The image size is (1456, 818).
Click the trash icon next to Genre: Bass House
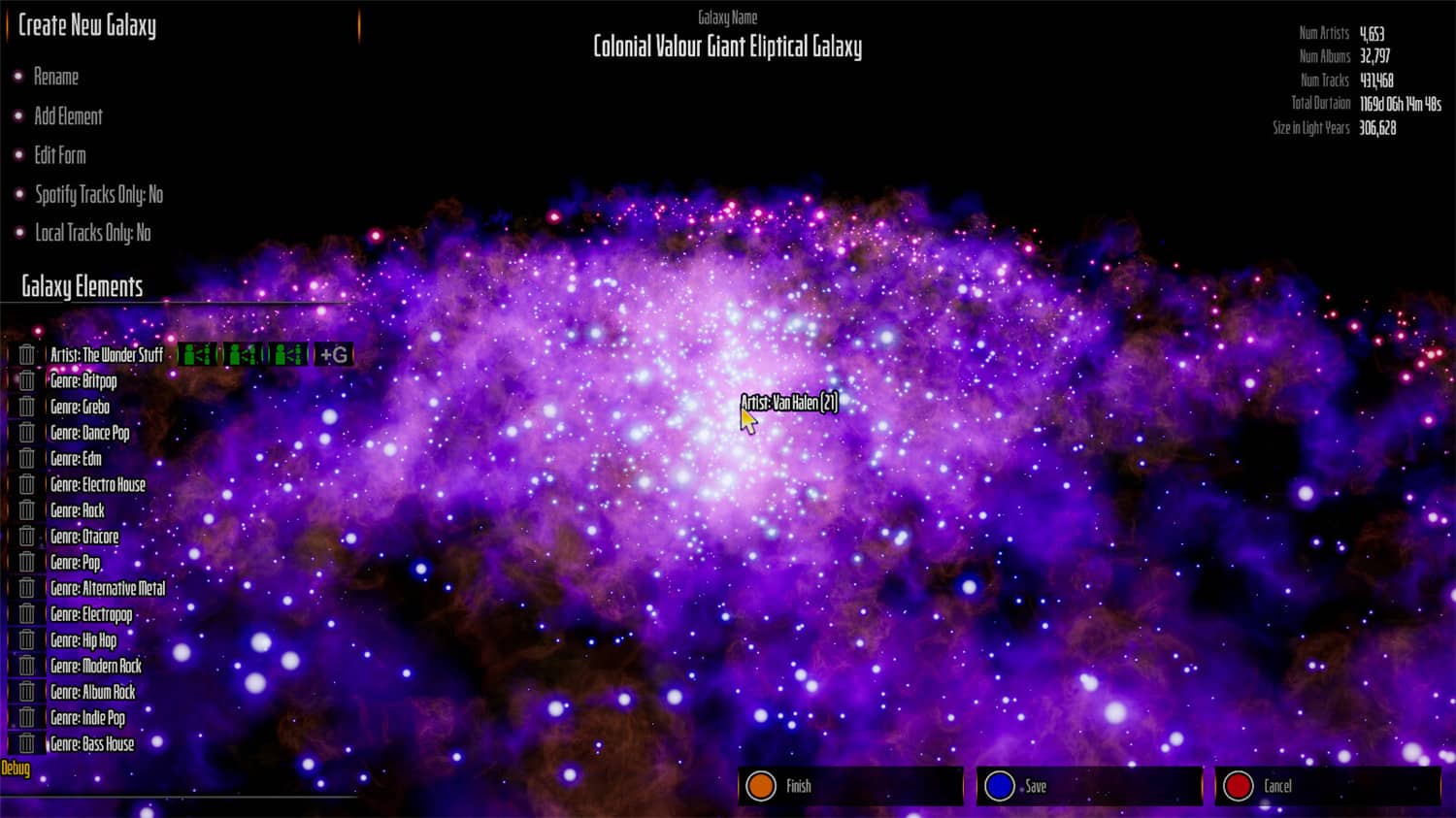coord(26,743)
